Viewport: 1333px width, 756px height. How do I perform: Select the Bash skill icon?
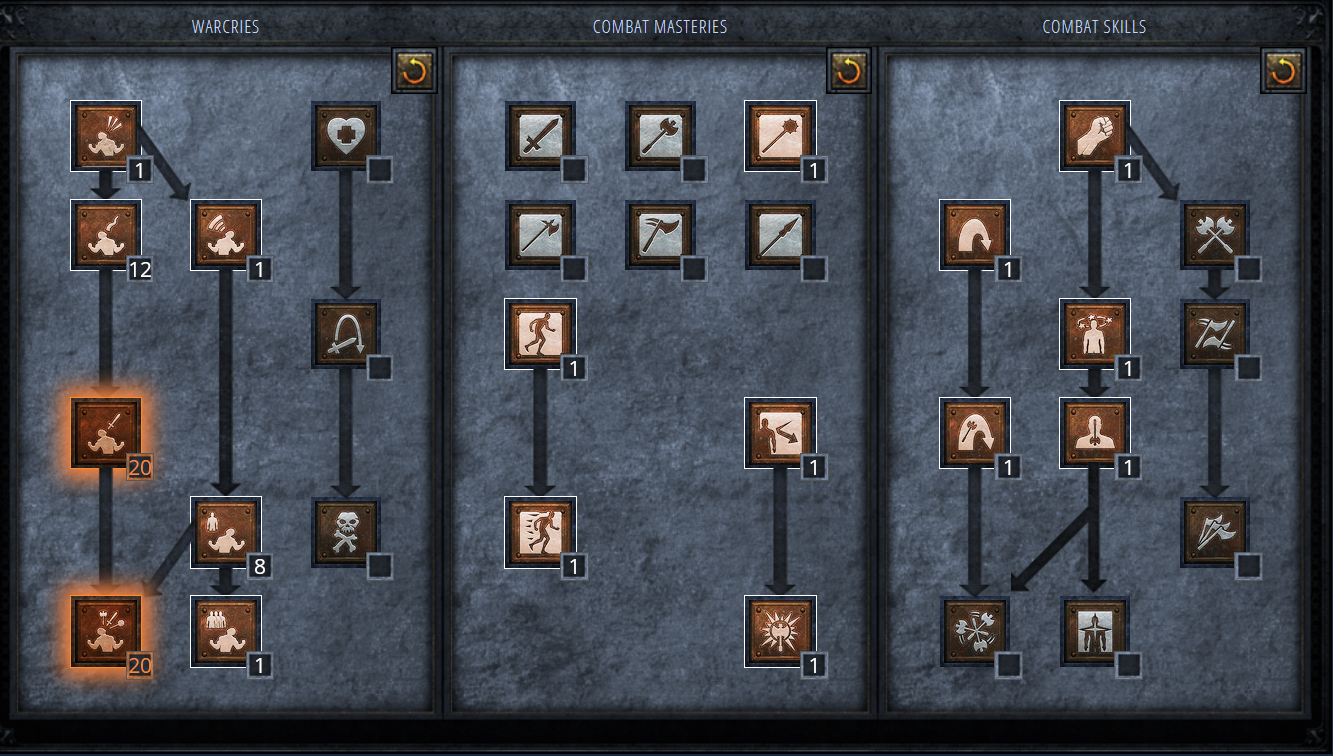pyautogui.click(x=1093, y=135)
